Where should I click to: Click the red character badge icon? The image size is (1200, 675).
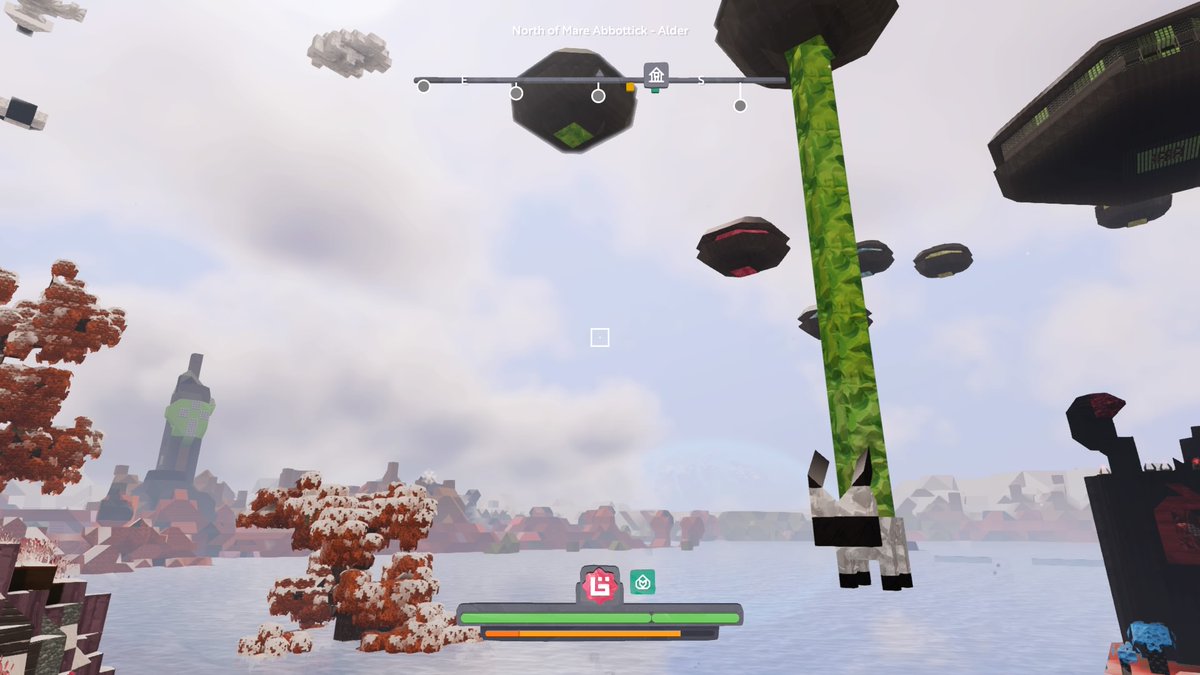coord(598,584)
